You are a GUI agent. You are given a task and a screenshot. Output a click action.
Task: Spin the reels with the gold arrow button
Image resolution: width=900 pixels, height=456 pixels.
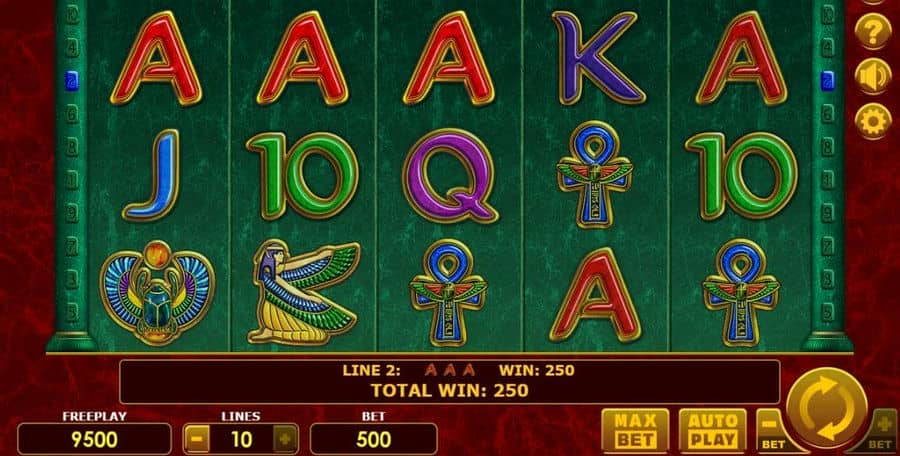click(826, 409)
